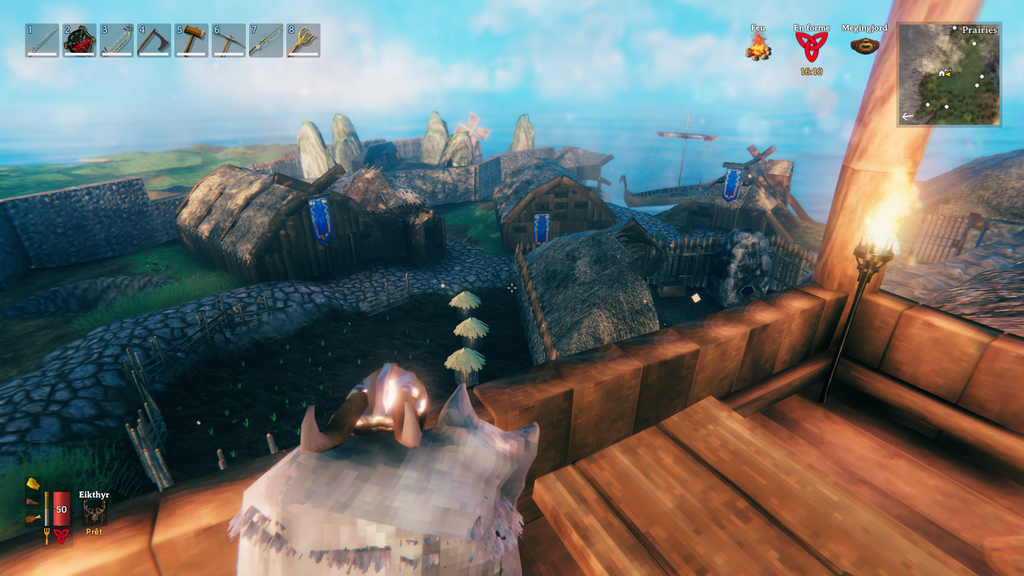Click the Megingjord belt status icon
The height and width of the screenshot is (576, 1024).
click(x=864, y=45)
